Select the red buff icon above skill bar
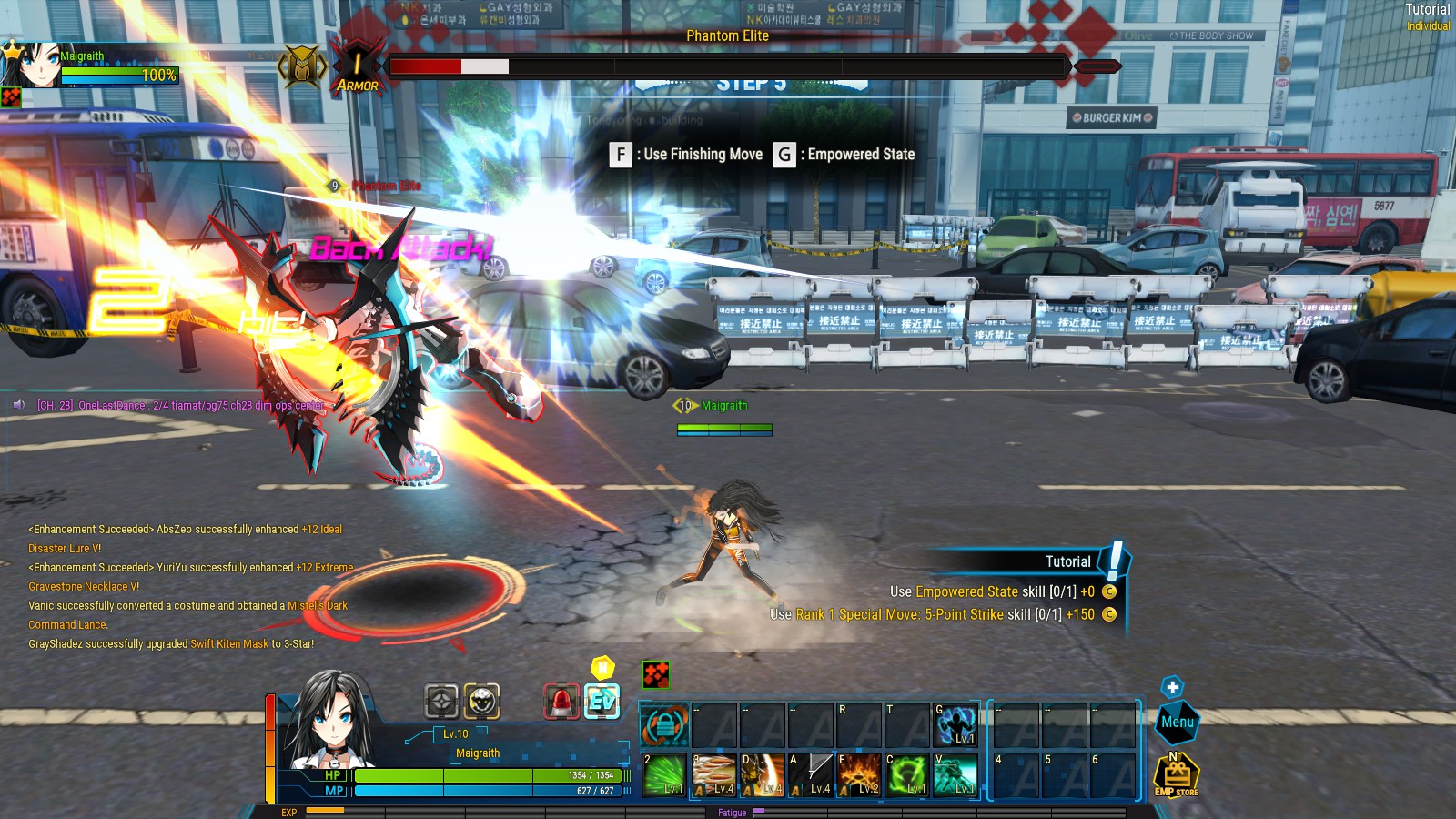1456x819 pixels. [x=655, y=674]
